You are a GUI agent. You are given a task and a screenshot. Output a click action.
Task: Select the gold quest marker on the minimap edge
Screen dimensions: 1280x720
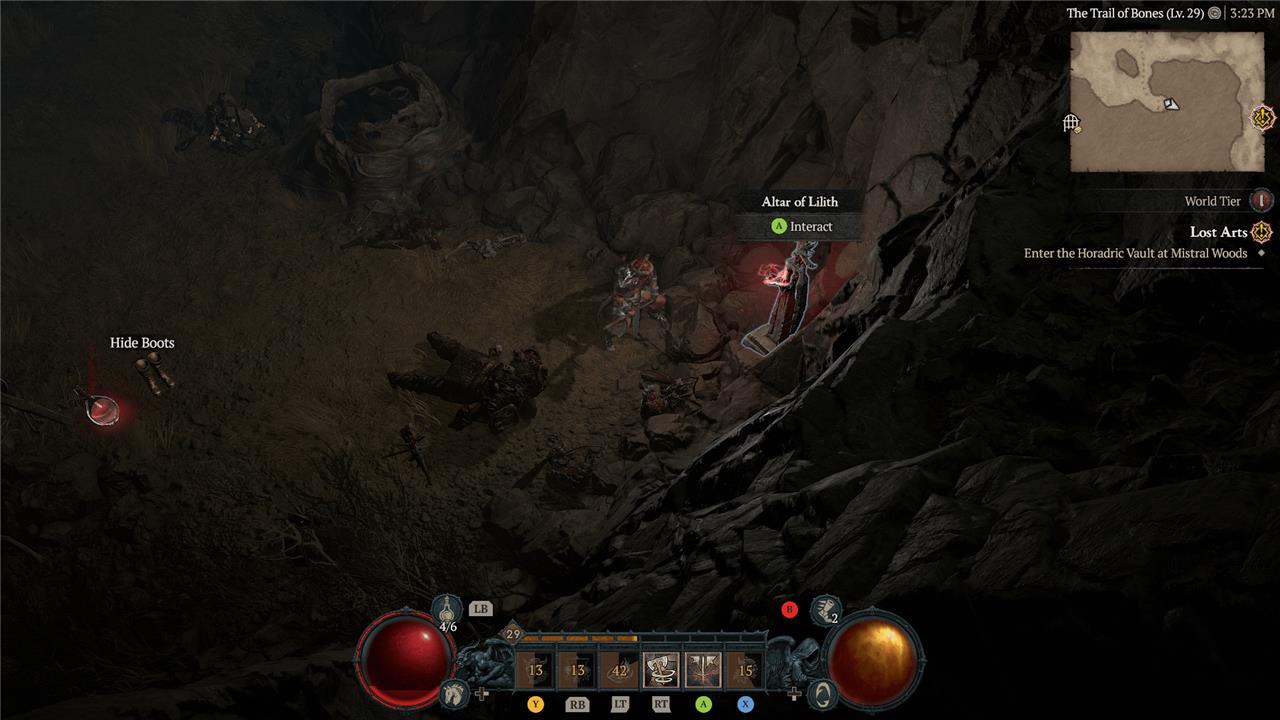(x=1264, y=117)
